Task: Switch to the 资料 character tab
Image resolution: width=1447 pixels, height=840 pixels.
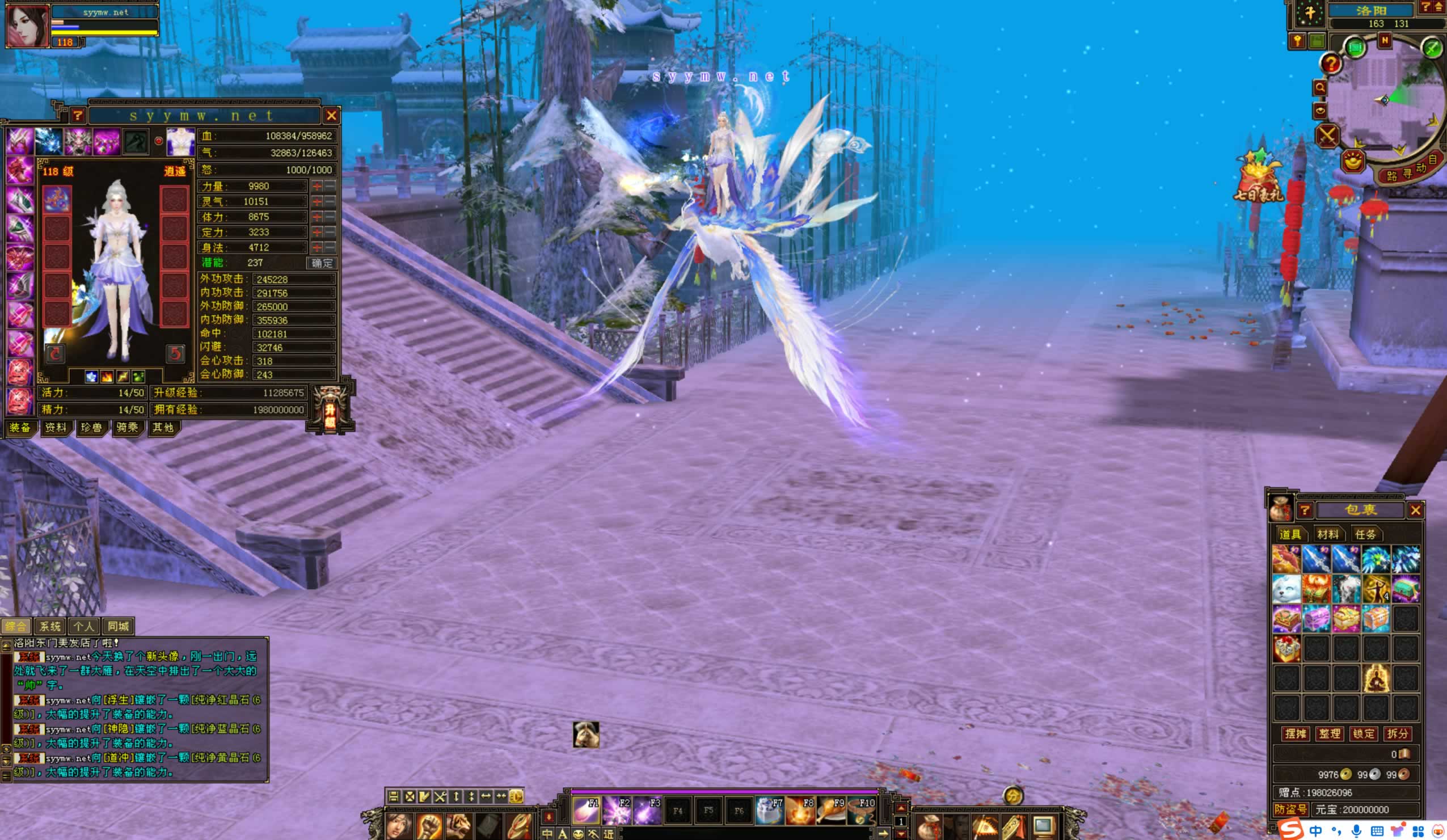Action: [x=56, y=428]
